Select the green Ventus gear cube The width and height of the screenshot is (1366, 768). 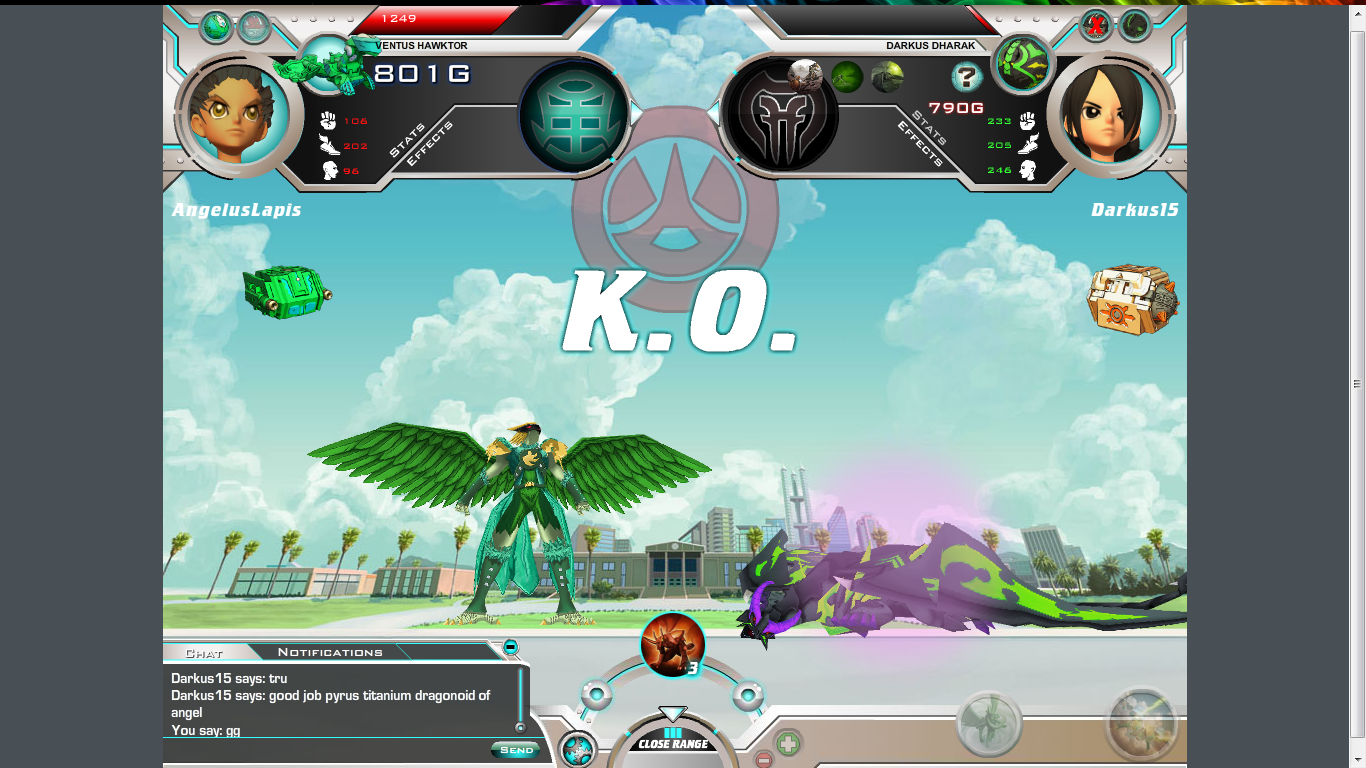tap(286, 291)
